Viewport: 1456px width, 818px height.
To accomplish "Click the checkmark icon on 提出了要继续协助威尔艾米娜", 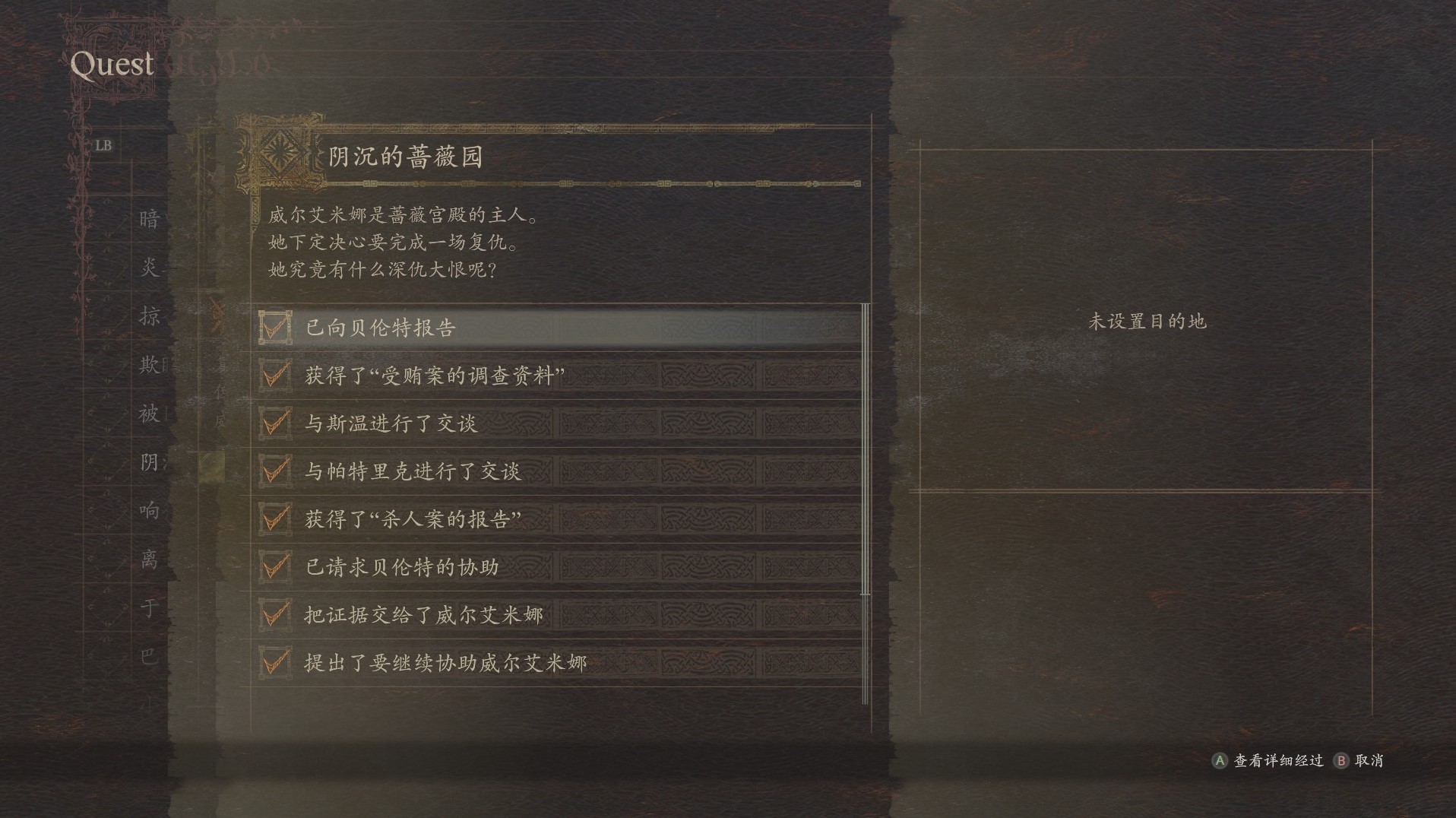I will (275, 662).
